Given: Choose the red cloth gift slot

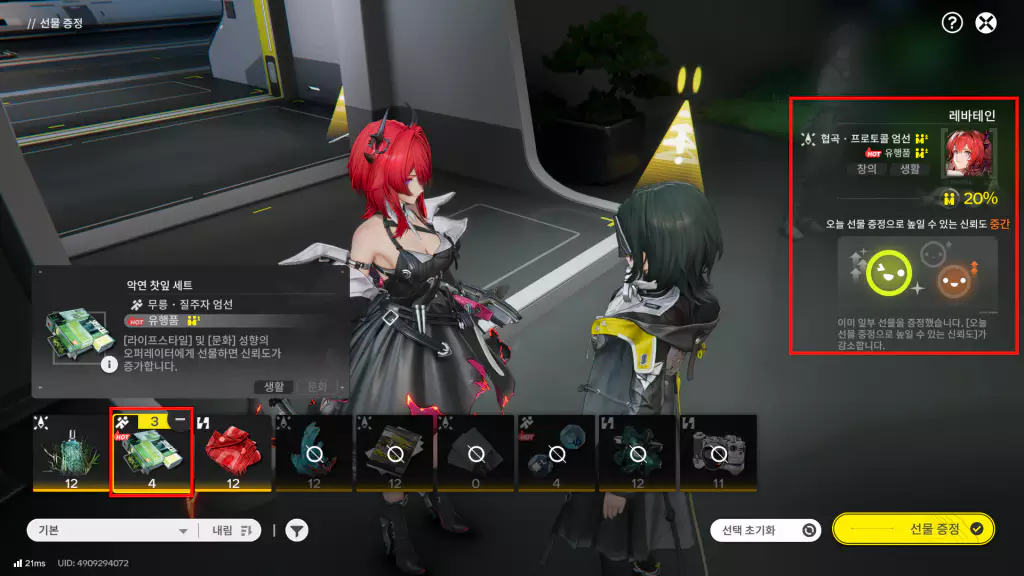Looking at the screenshot, I should tap(232, 455).
